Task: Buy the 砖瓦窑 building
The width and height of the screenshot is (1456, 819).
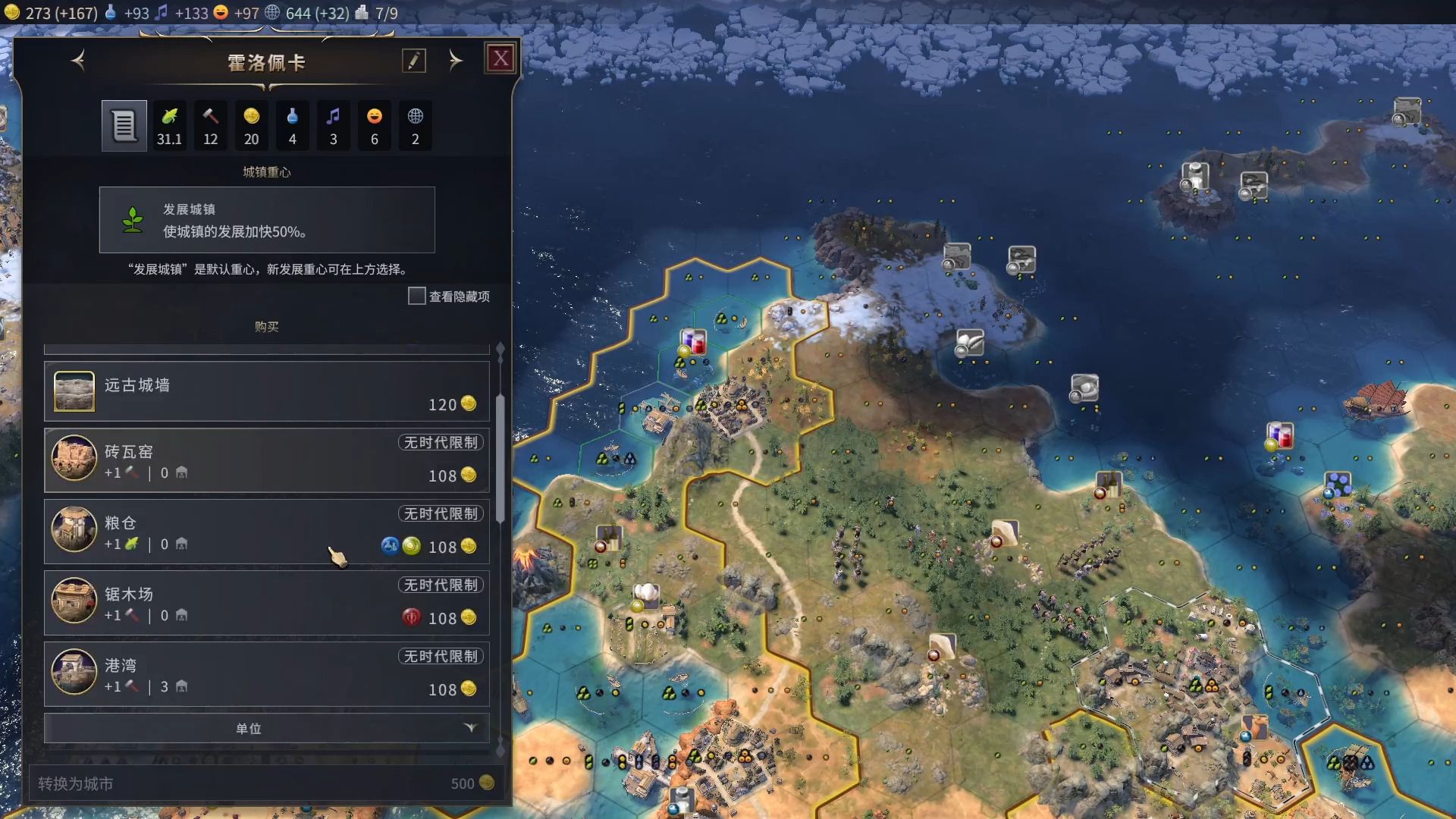Action: (267, 460)
